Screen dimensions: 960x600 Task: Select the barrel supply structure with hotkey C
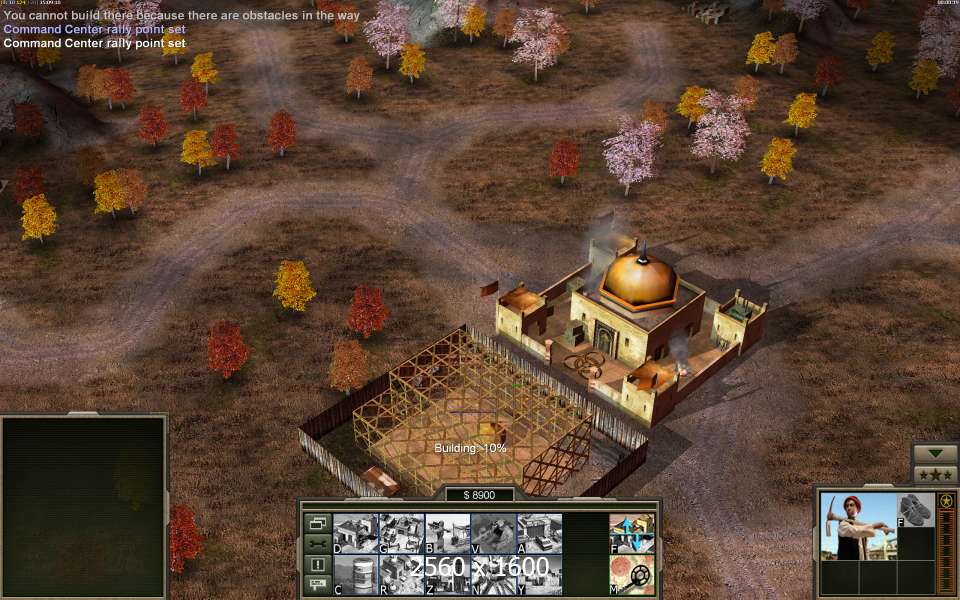[355, 575]
